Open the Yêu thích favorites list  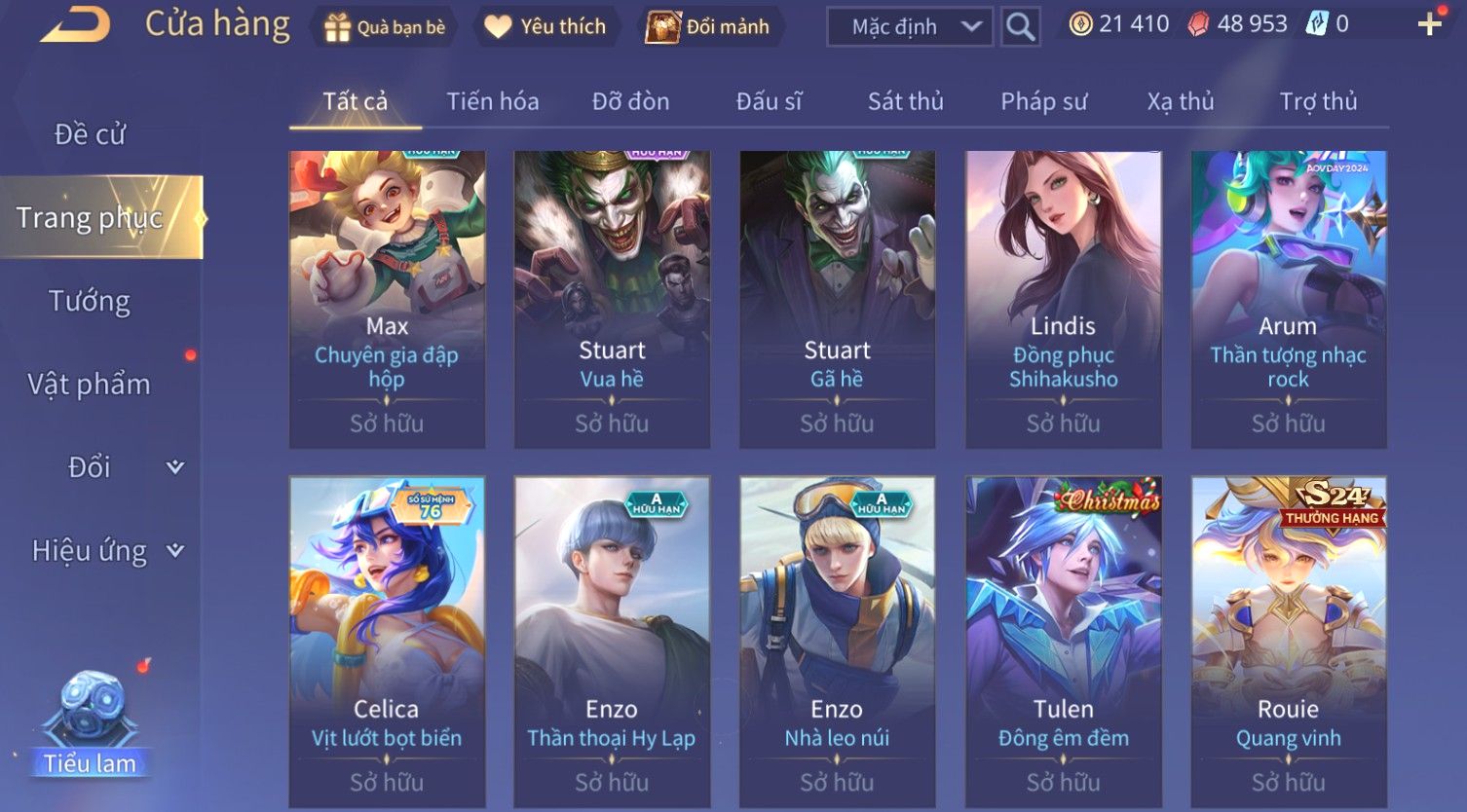coord(545,26)
